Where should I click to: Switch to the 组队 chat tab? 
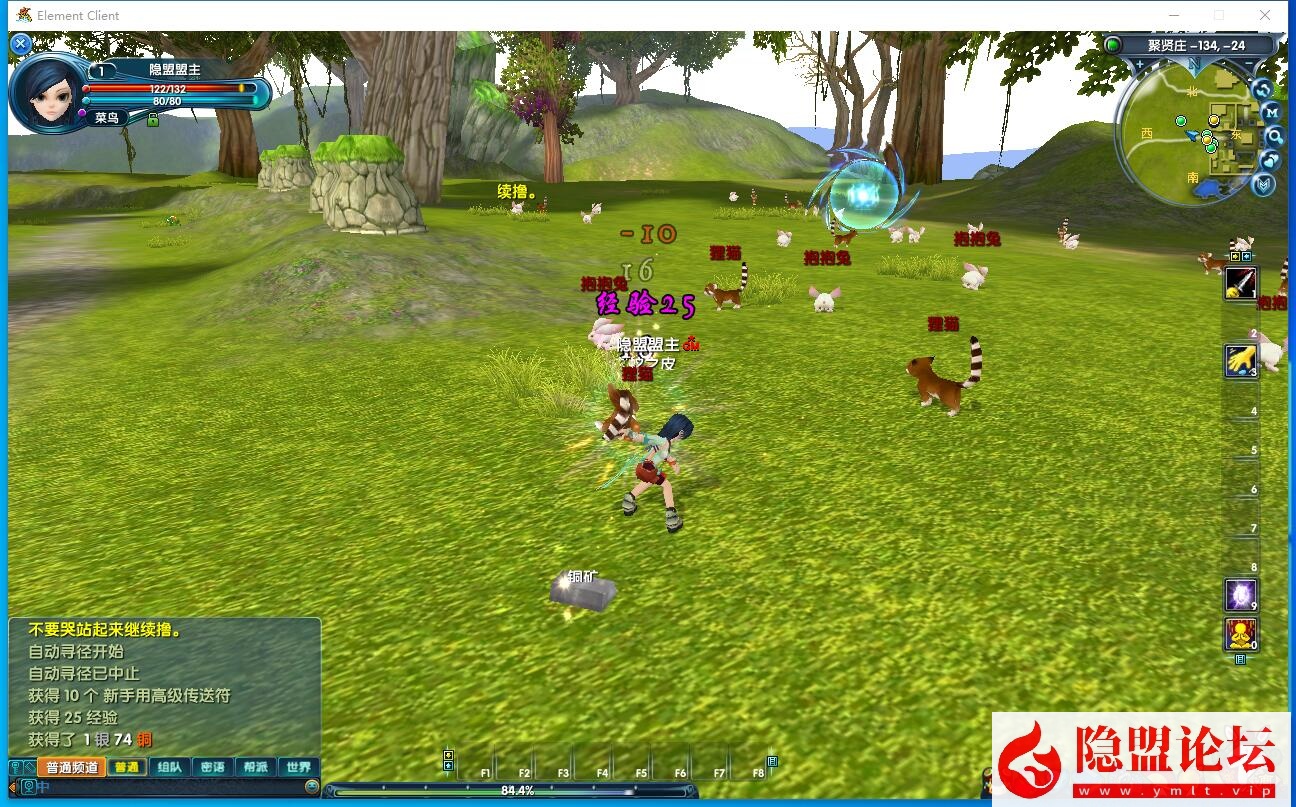(x=169, y=767)
